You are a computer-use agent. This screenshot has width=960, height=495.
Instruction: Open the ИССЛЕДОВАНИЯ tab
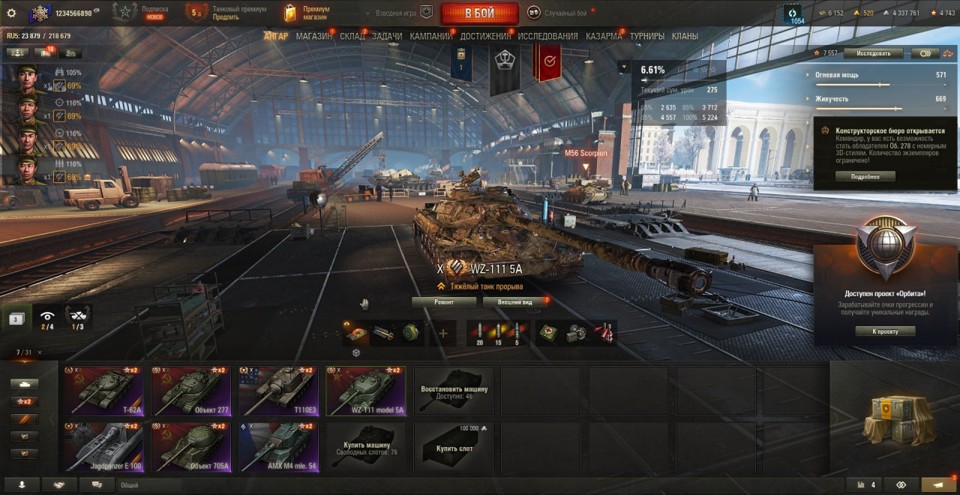[547, 36]
